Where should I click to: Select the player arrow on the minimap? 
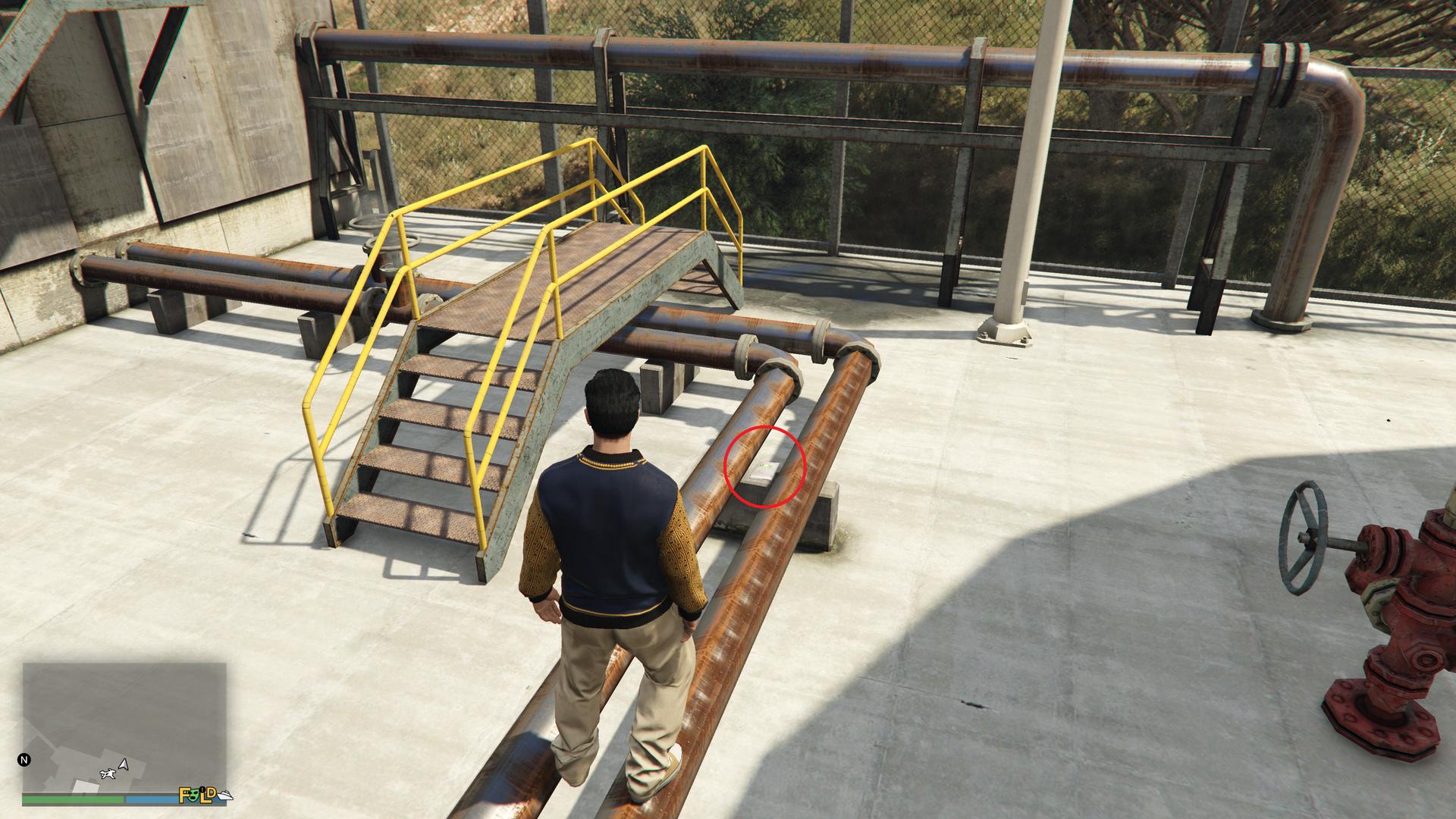coord(124,765)
